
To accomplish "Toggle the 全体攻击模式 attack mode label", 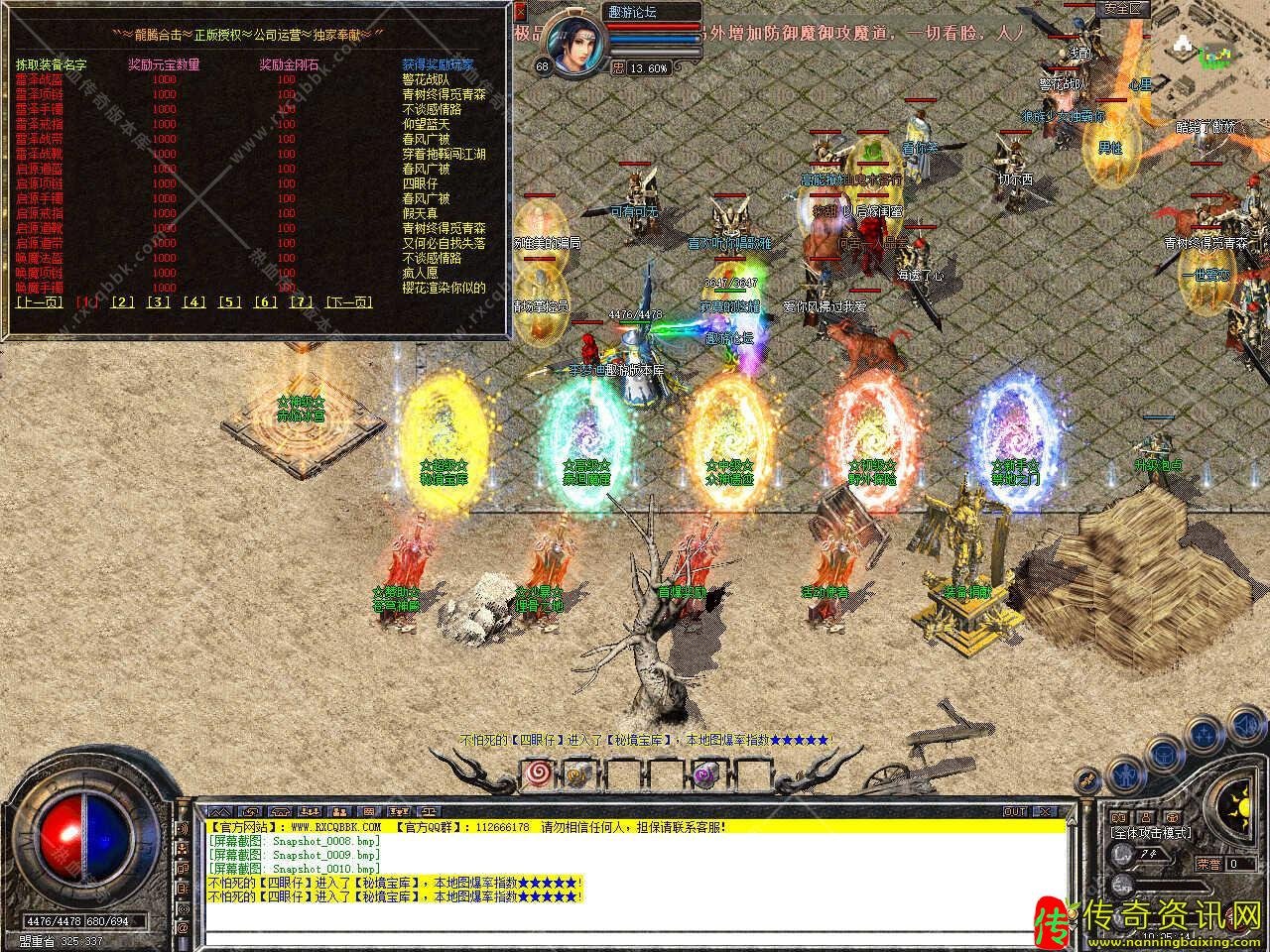I will (1151, 834).
